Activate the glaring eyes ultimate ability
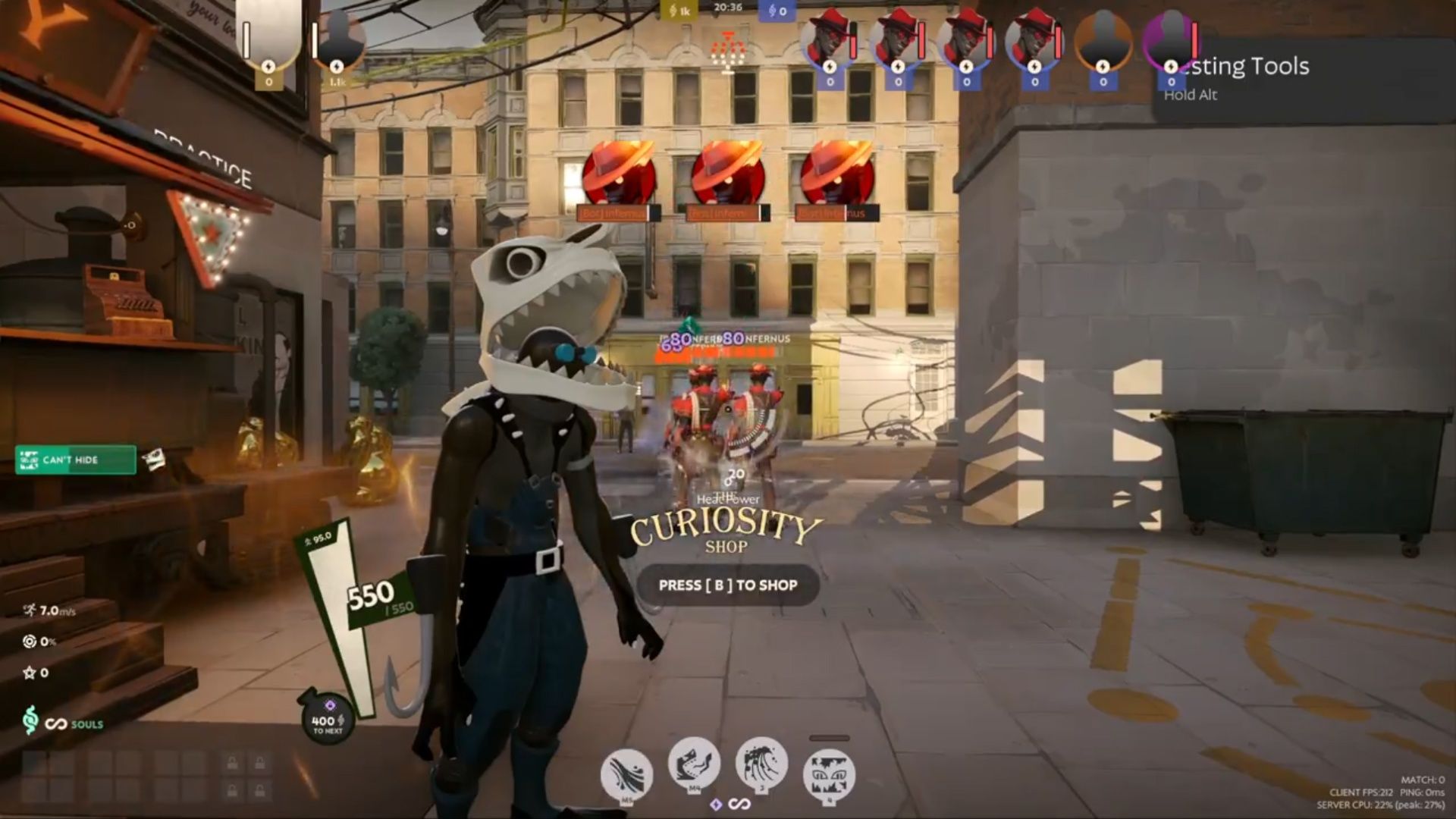This screenshot has width=1456, height=819. click(x=829, y=775)
